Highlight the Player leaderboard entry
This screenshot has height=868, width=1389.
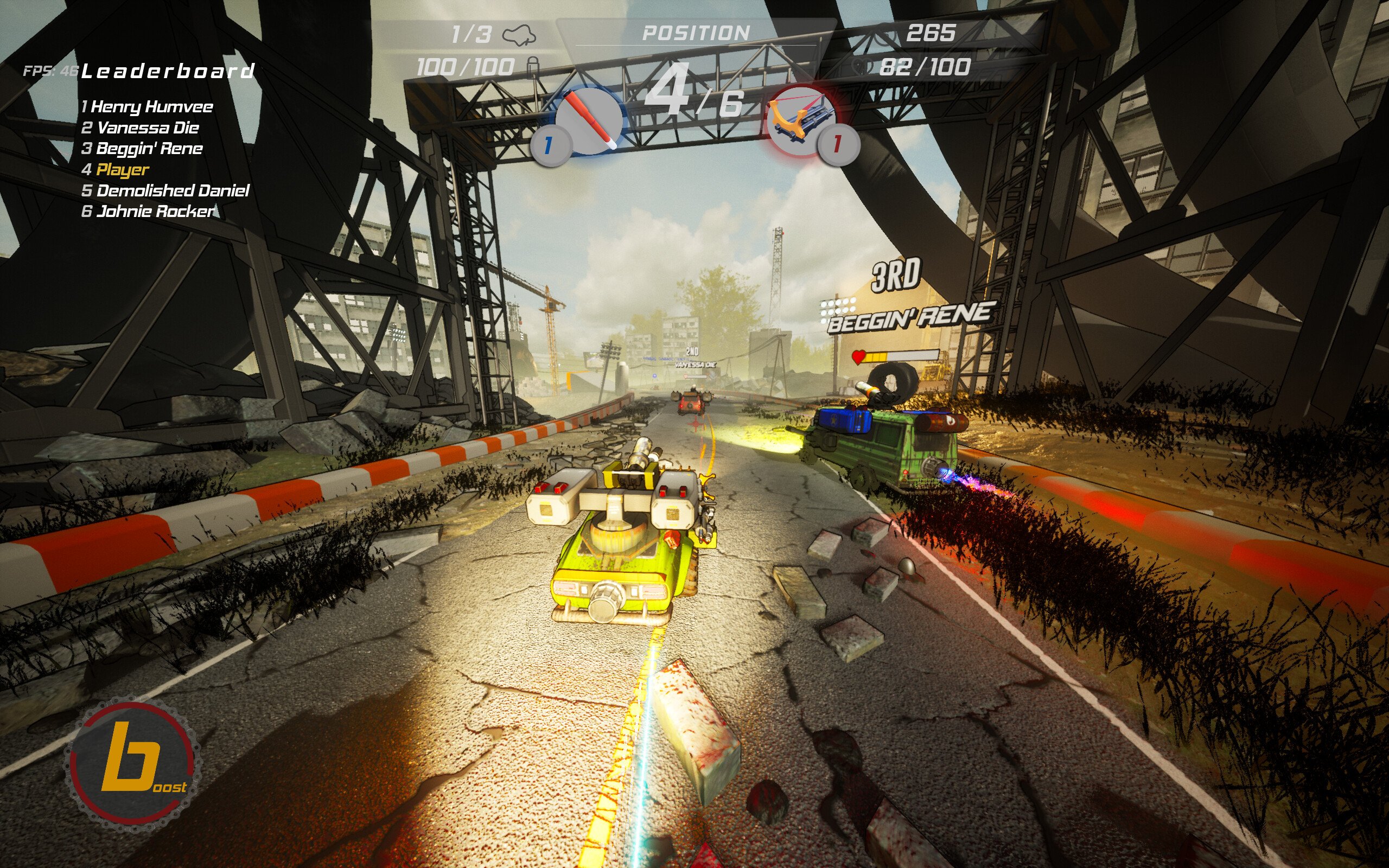[116, 169]
